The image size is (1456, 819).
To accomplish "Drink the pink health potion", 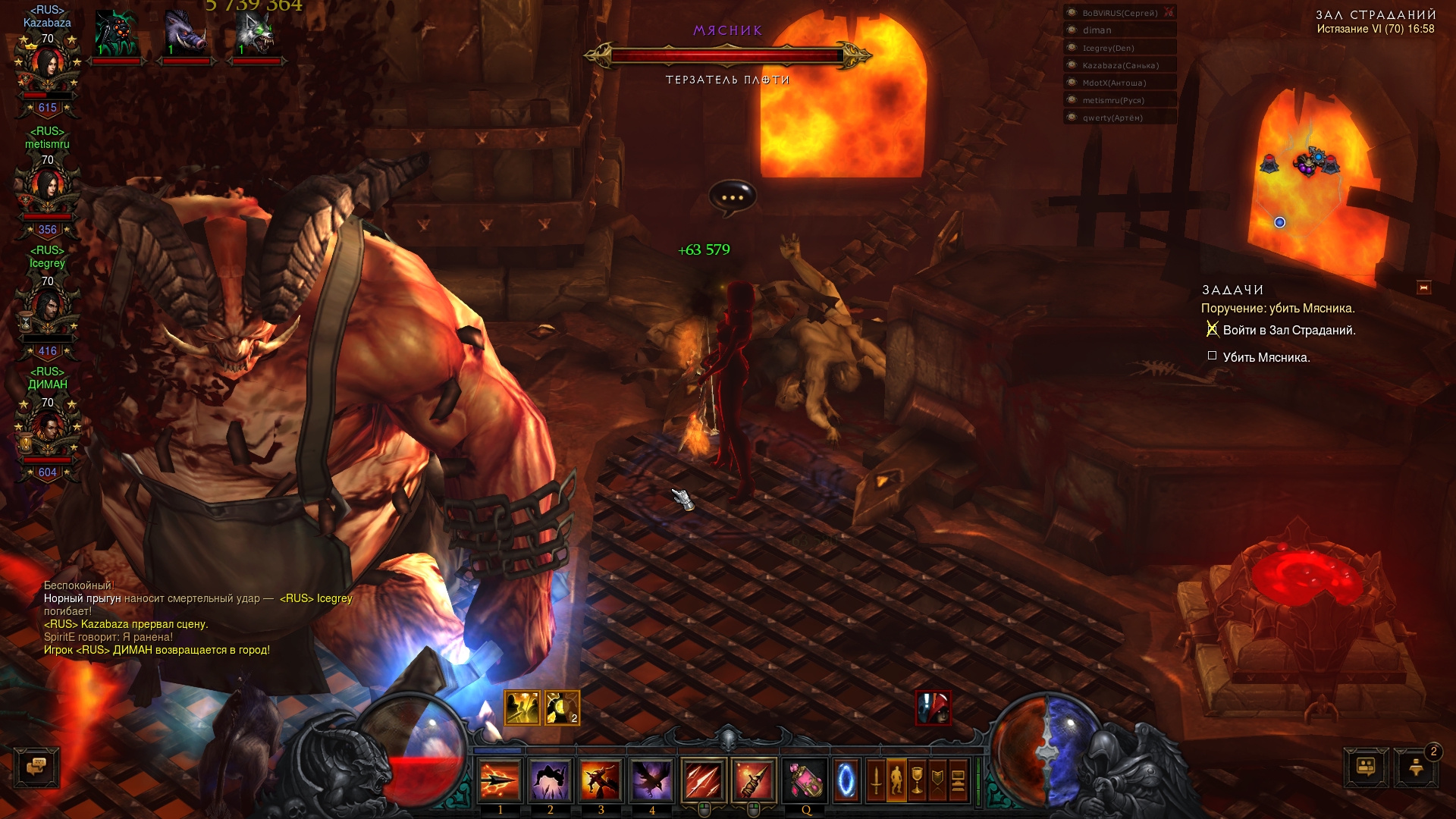I will pos(805,780).
